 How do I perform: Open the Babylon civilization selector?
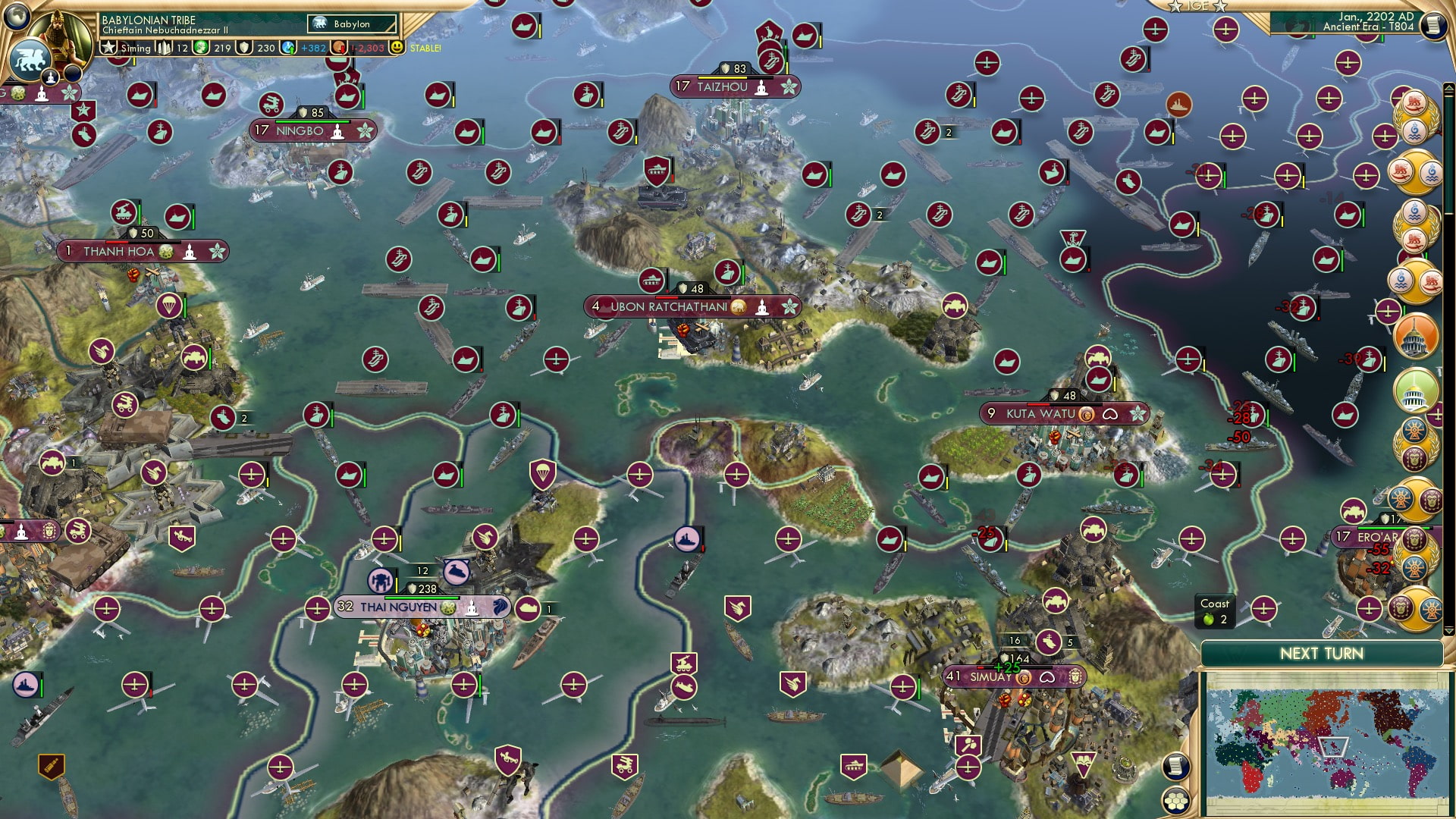(x=351, y=24)
